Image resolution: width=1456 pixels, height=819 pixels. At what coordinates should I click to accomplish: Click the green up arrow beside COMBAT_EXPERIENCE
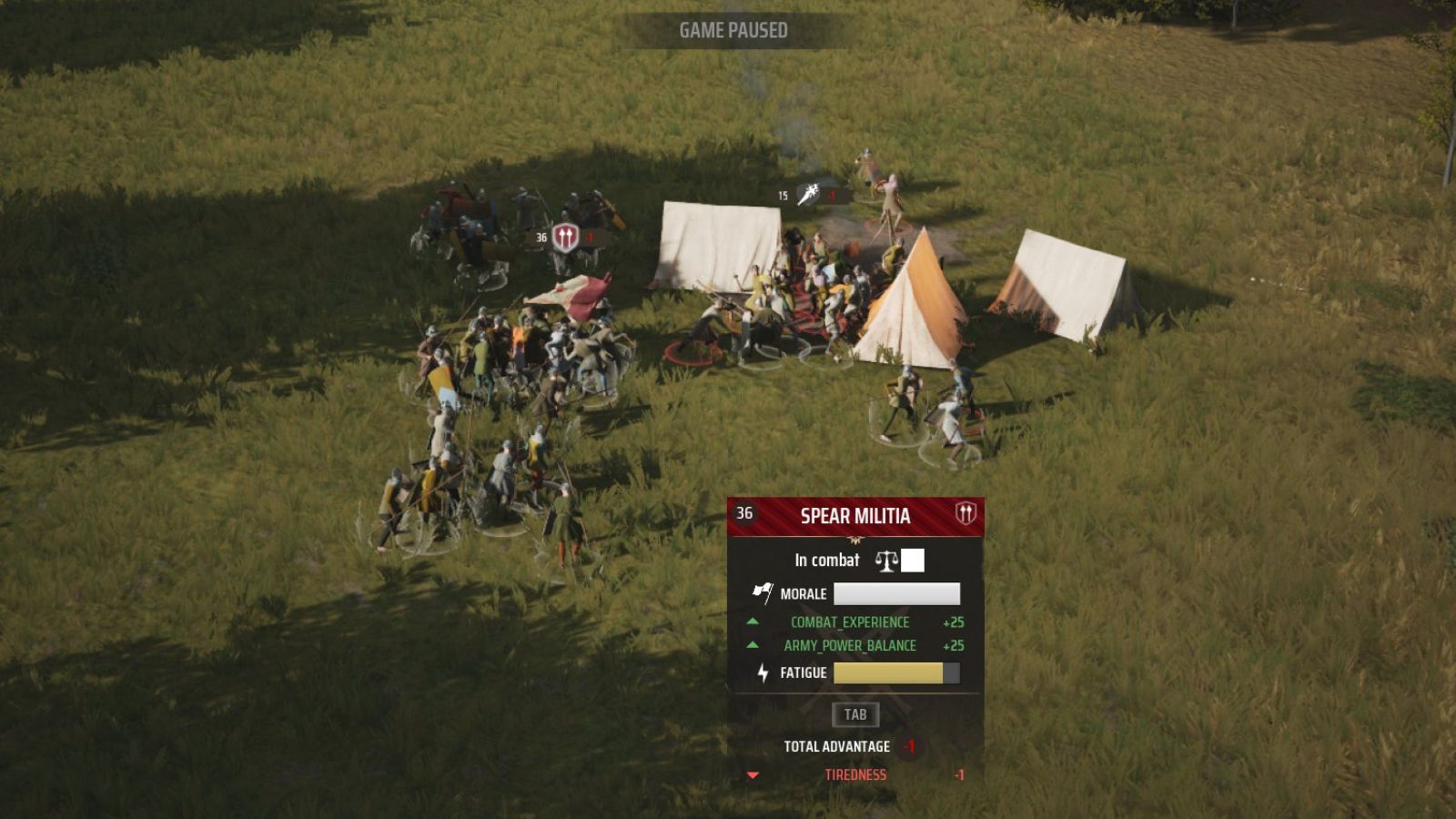tap(752, 622)
